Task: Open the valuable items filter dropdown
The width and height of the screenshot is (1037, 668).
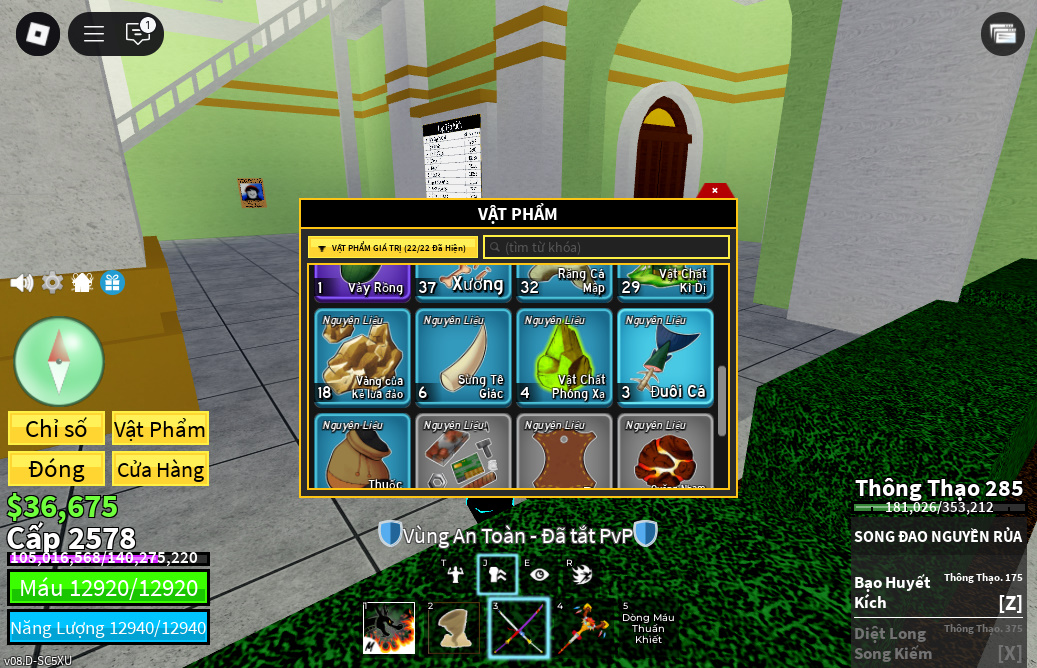Action: click(392, 248)
